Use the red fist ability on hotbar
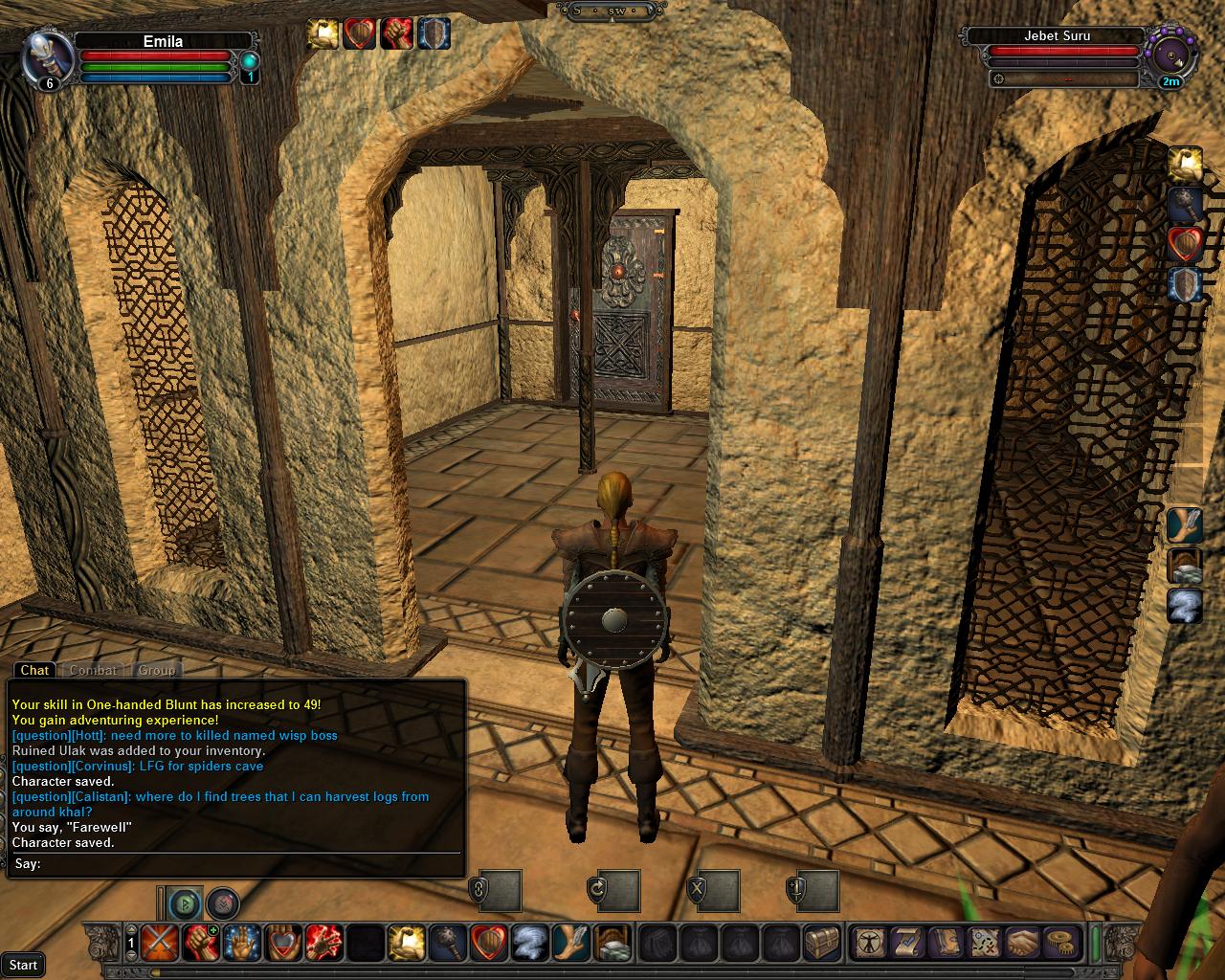Viewport: 1225px width, 980px height. [198, 944]
